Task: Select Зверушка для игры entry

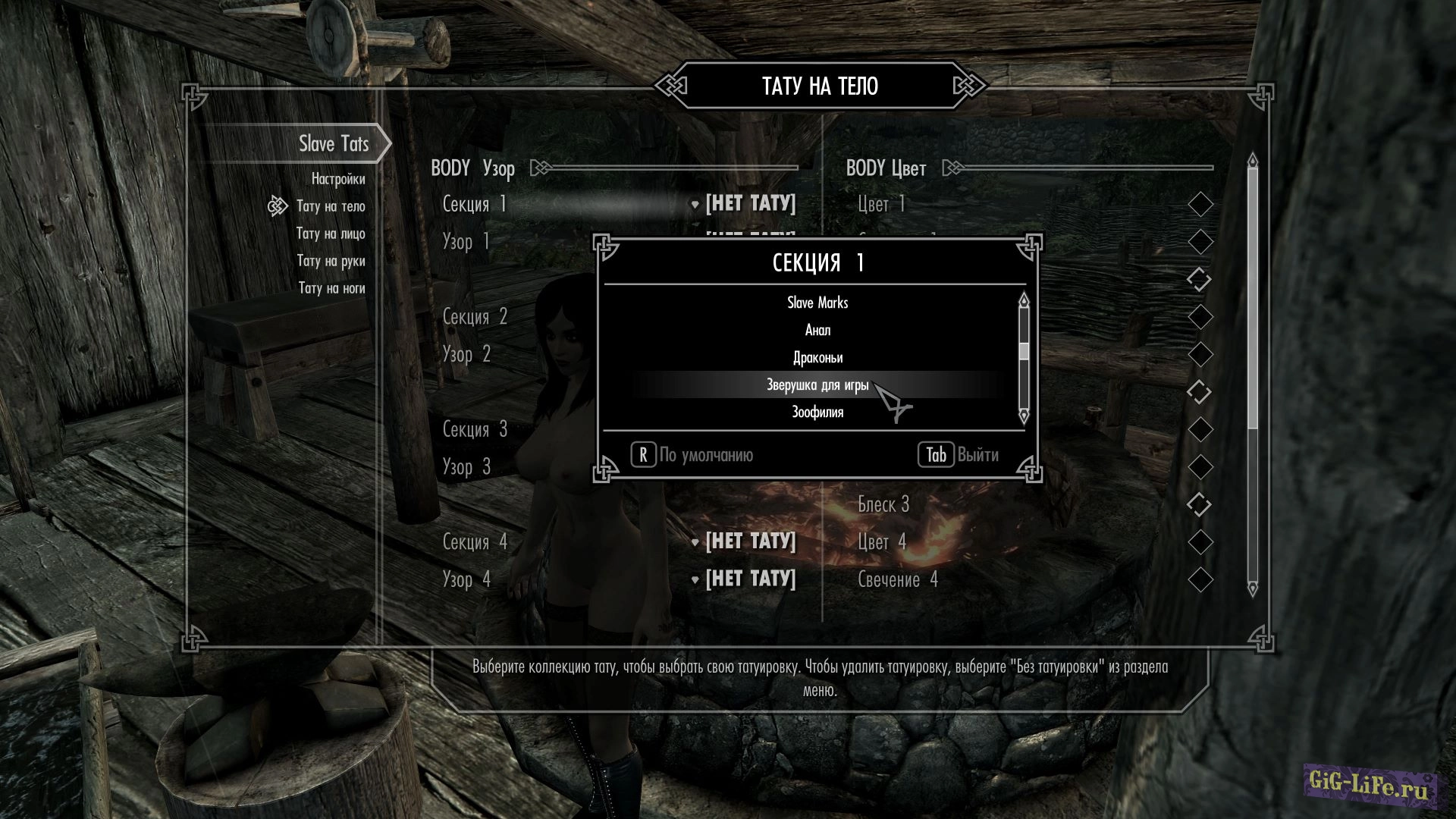Action: click(x=817, y=385)
